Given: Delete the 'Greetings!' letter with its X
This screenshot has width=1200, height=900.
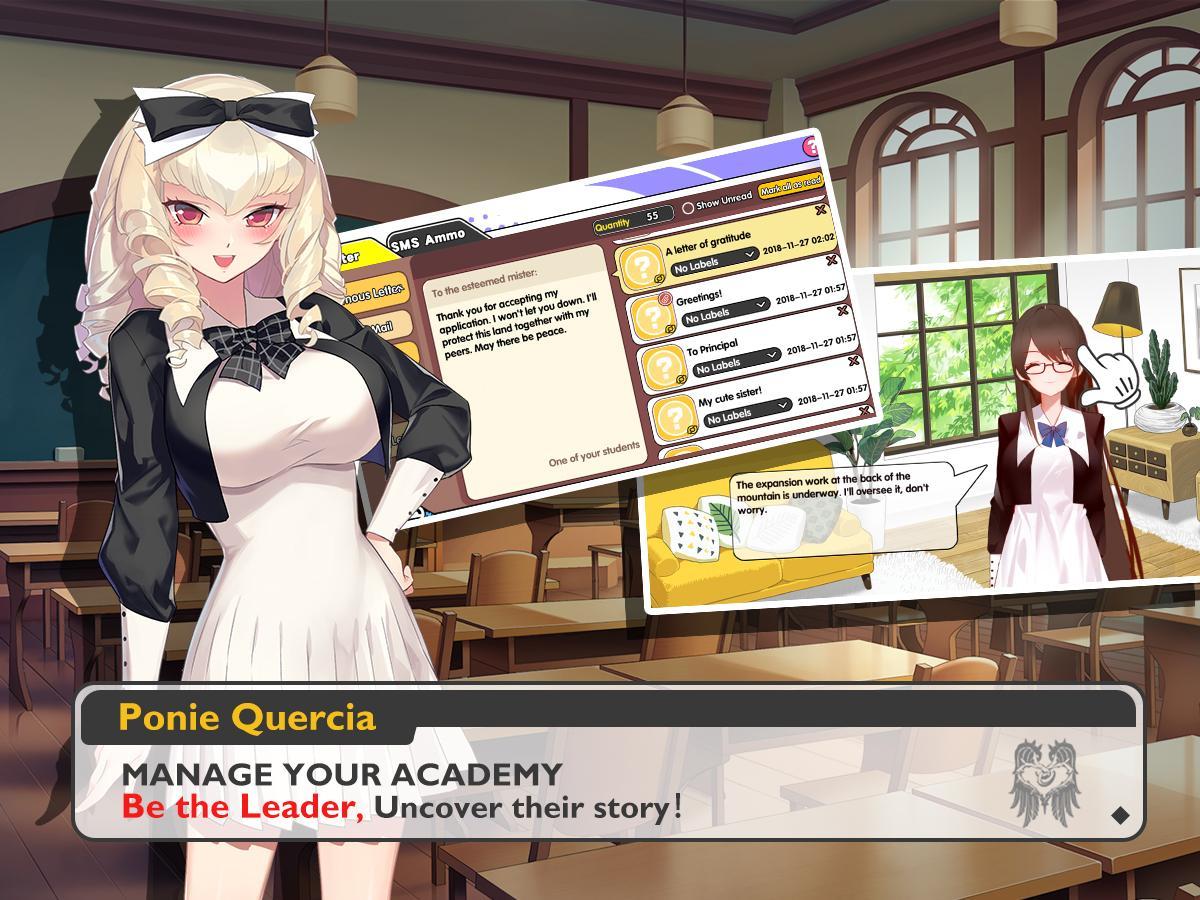Looking at the screenshot, I should (832, 260).
